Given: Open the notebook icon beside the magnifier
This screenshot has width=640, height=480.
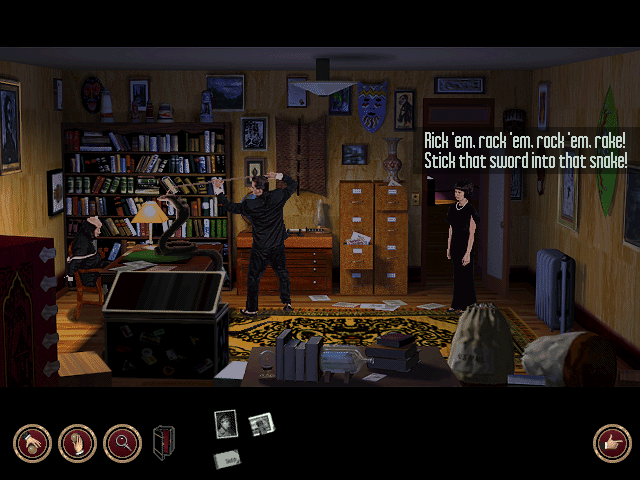Looking at the screenshot, I should [163, 443].
